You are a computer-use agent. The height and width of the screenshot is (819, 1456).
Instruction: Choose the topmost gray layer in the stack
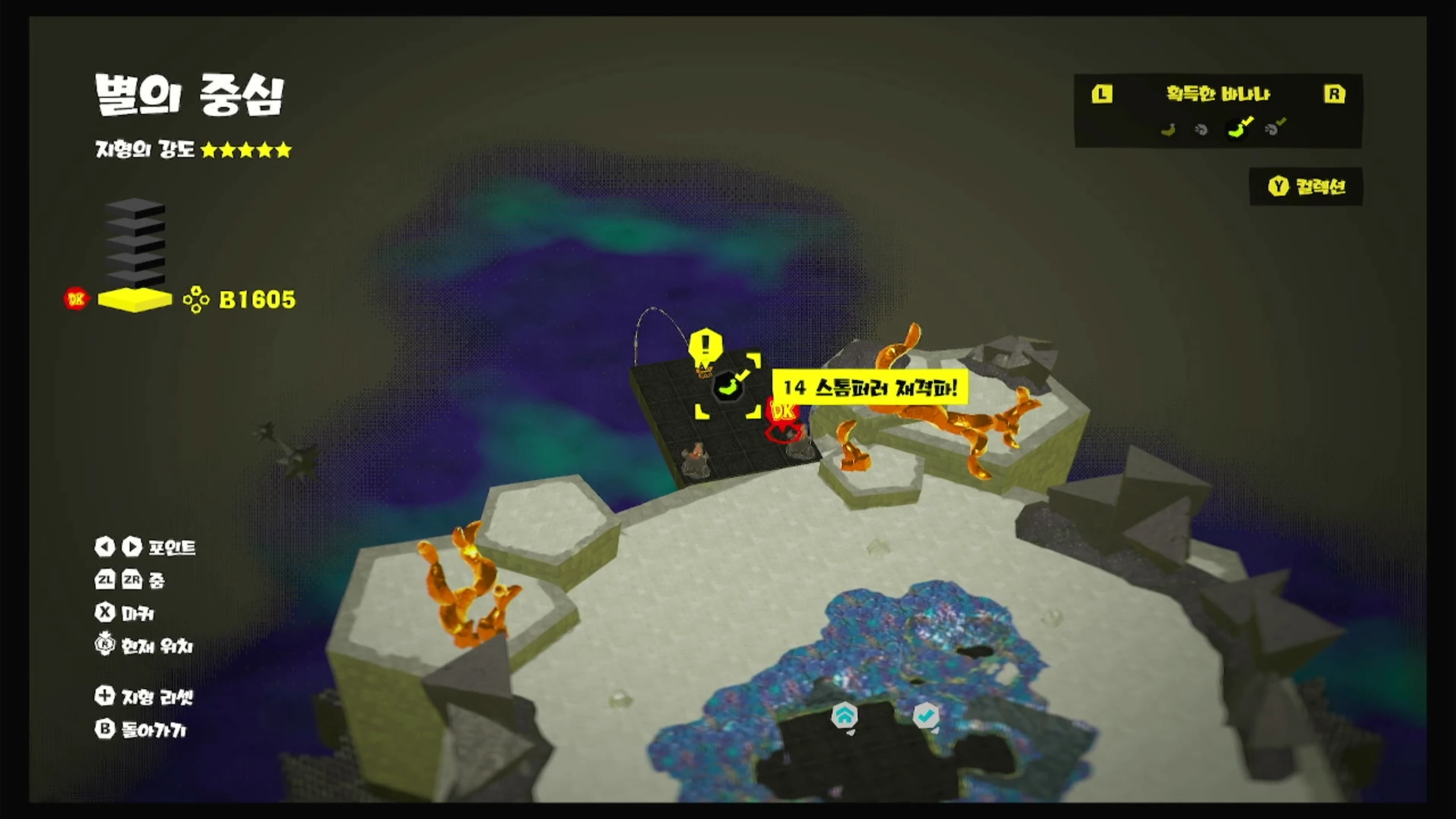(135, 207)
